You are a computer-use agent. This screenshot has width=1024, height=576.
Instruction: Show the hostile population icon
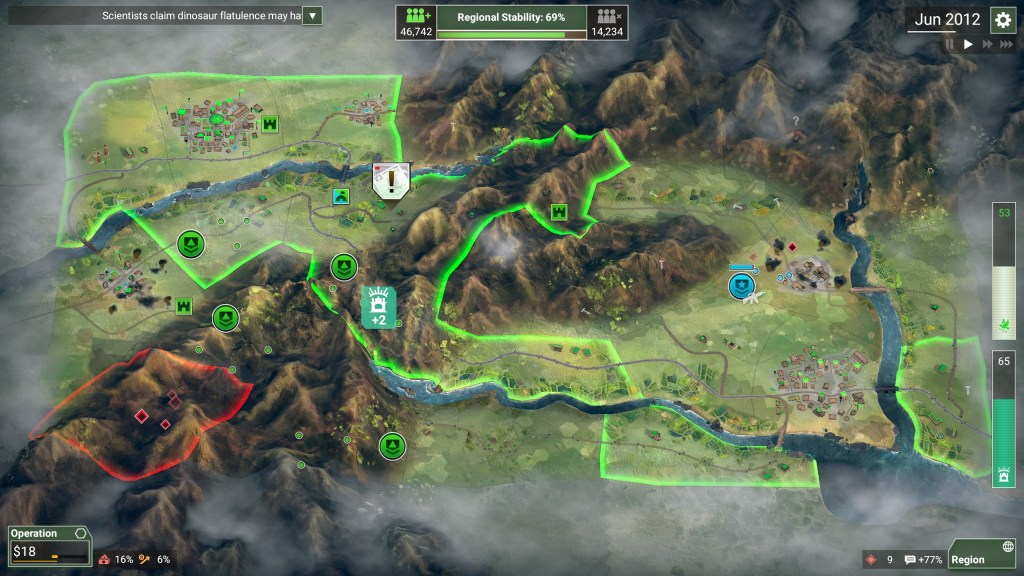(x=607, y=17)
